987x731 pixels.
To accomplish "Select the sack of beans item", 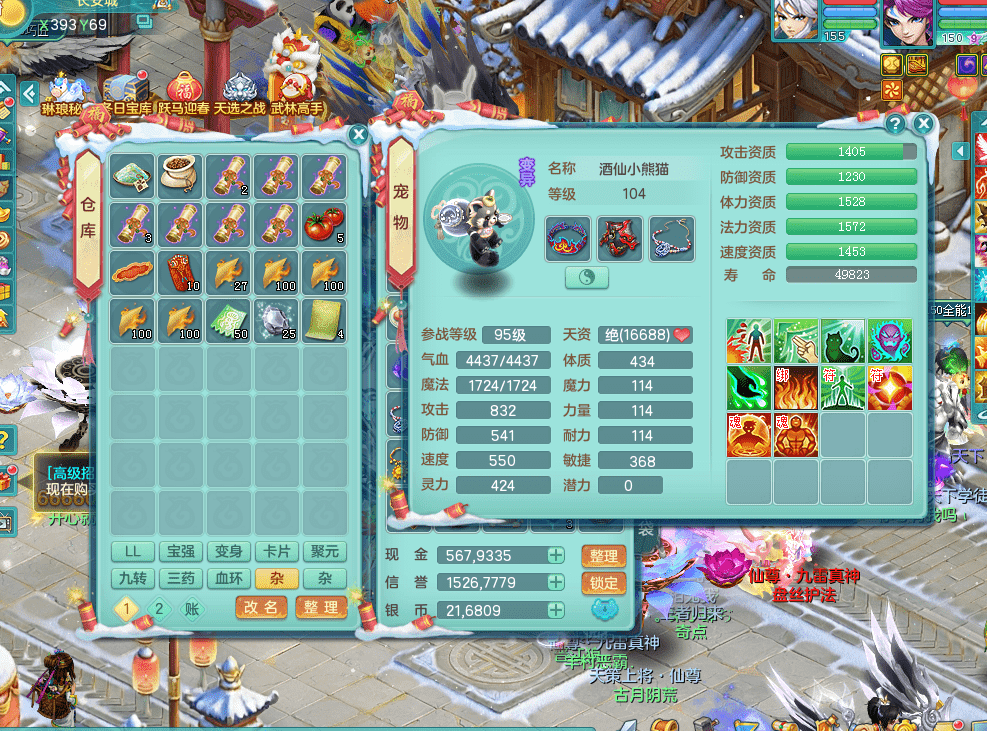I will (181, 175).
